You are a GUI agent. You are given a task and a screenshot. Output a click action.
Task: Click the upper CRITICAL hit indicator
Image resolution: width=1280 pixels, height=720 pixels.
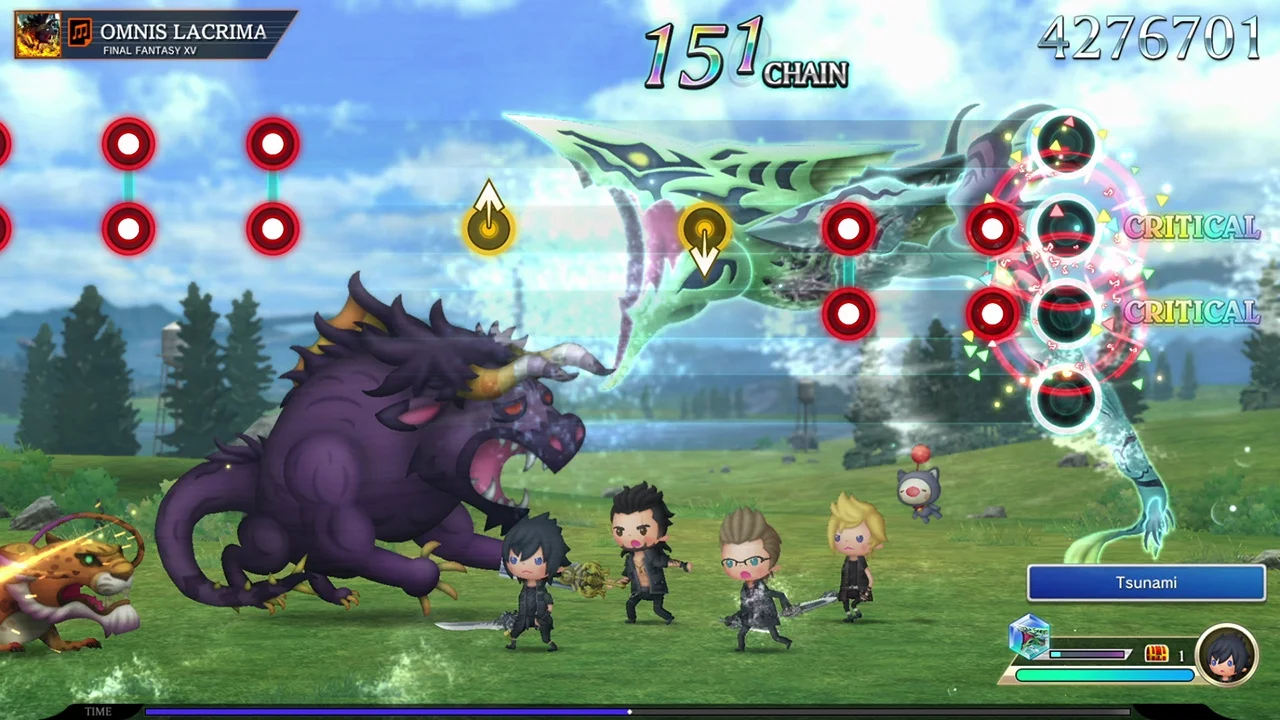(x=1191, y=228)
